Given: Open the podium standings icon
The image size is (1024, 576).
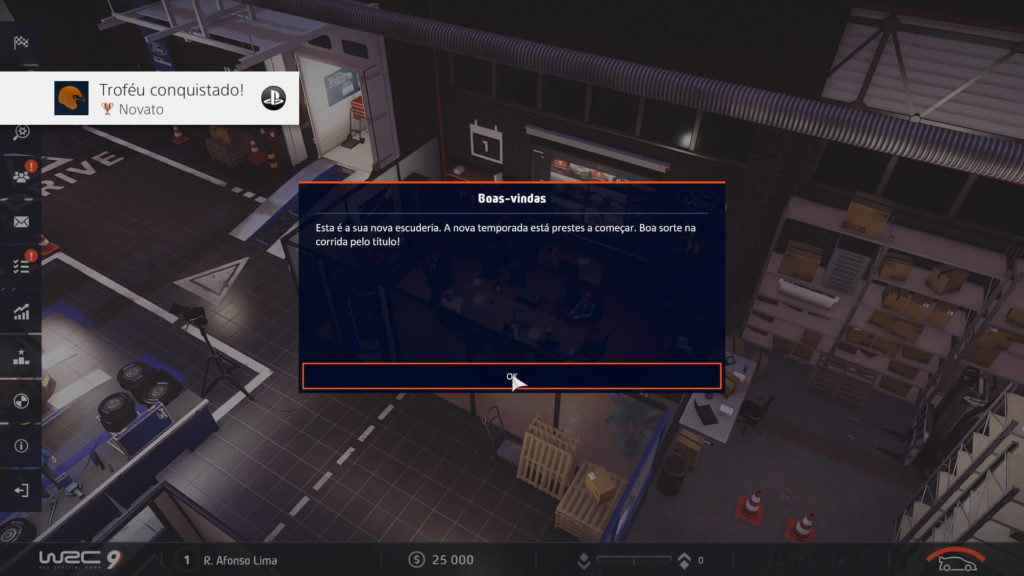Looking at the screenshot, I should (21, 357).
